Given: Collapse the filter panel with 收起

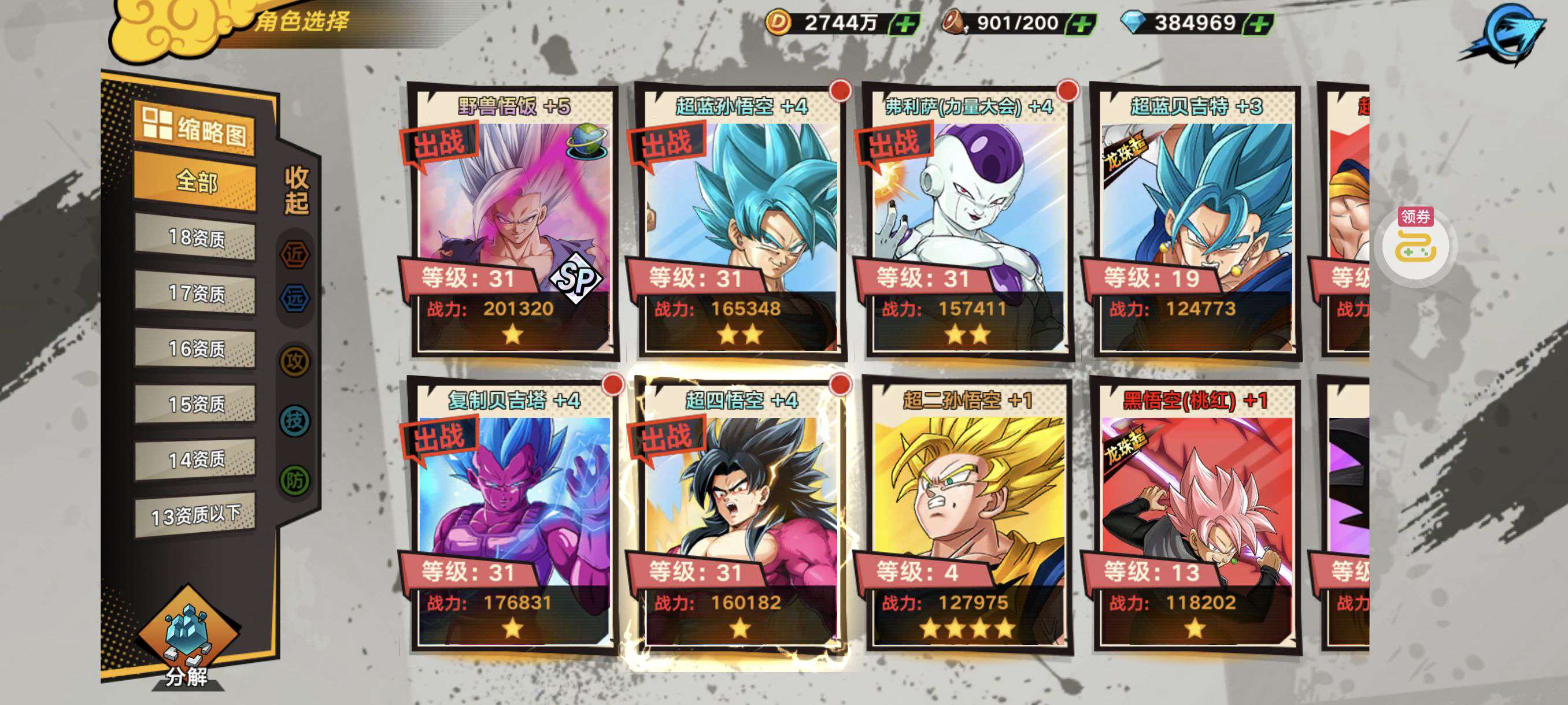Looking at the screenshot, I should coord(297,190).
